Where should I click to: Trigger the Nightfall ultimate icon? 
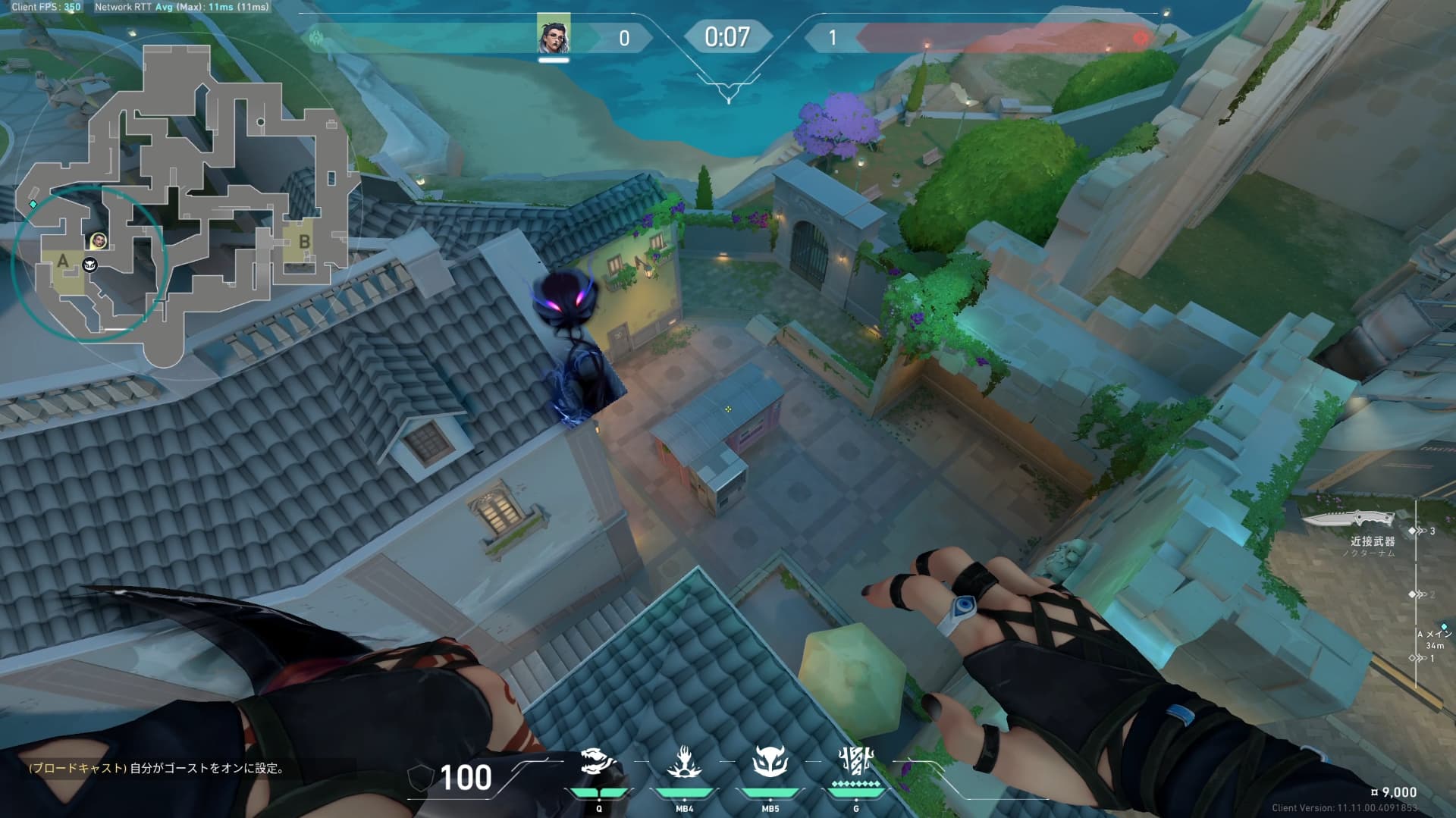(855, 763)
